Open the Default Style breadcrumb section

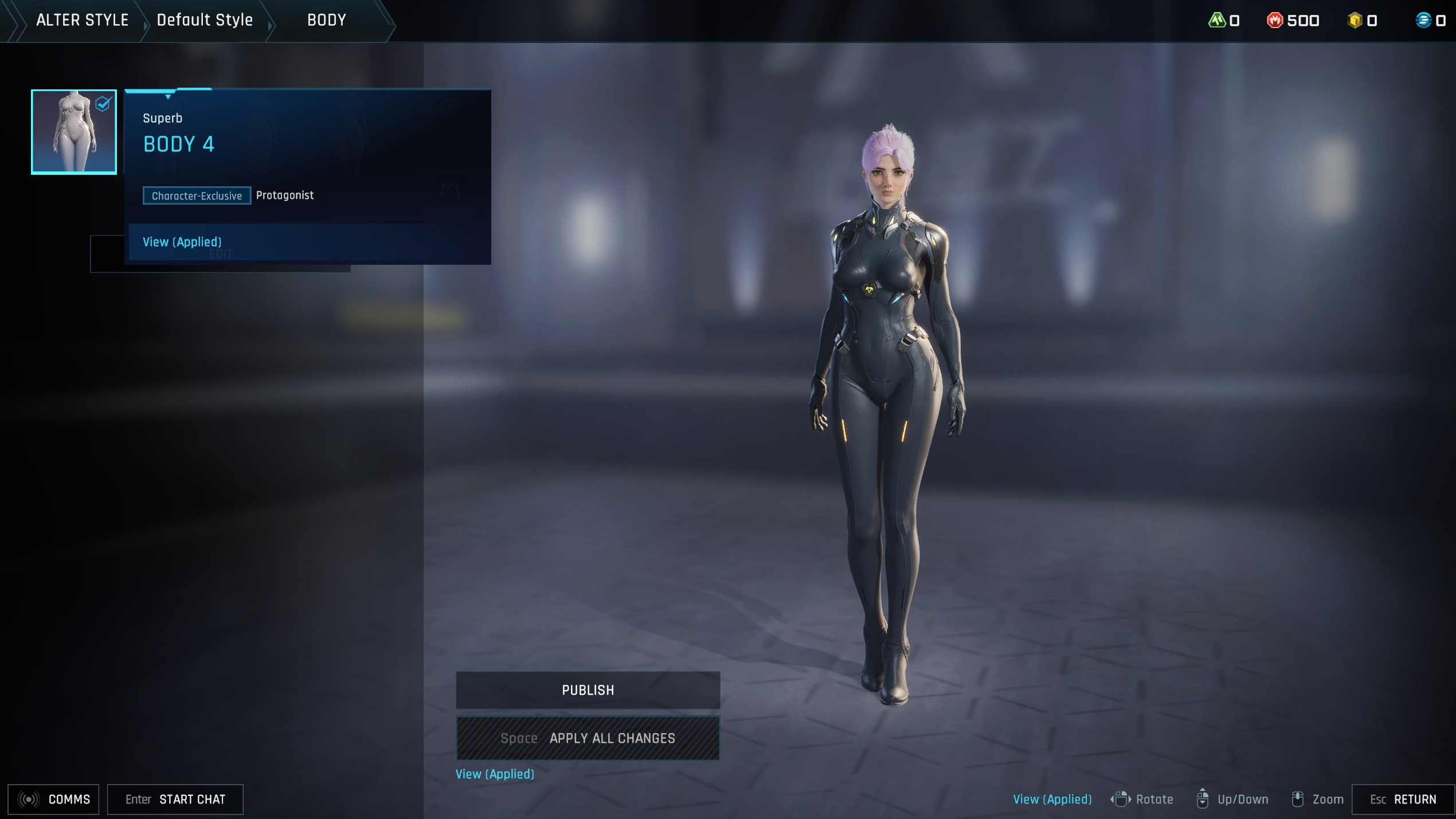coord(204,20)
